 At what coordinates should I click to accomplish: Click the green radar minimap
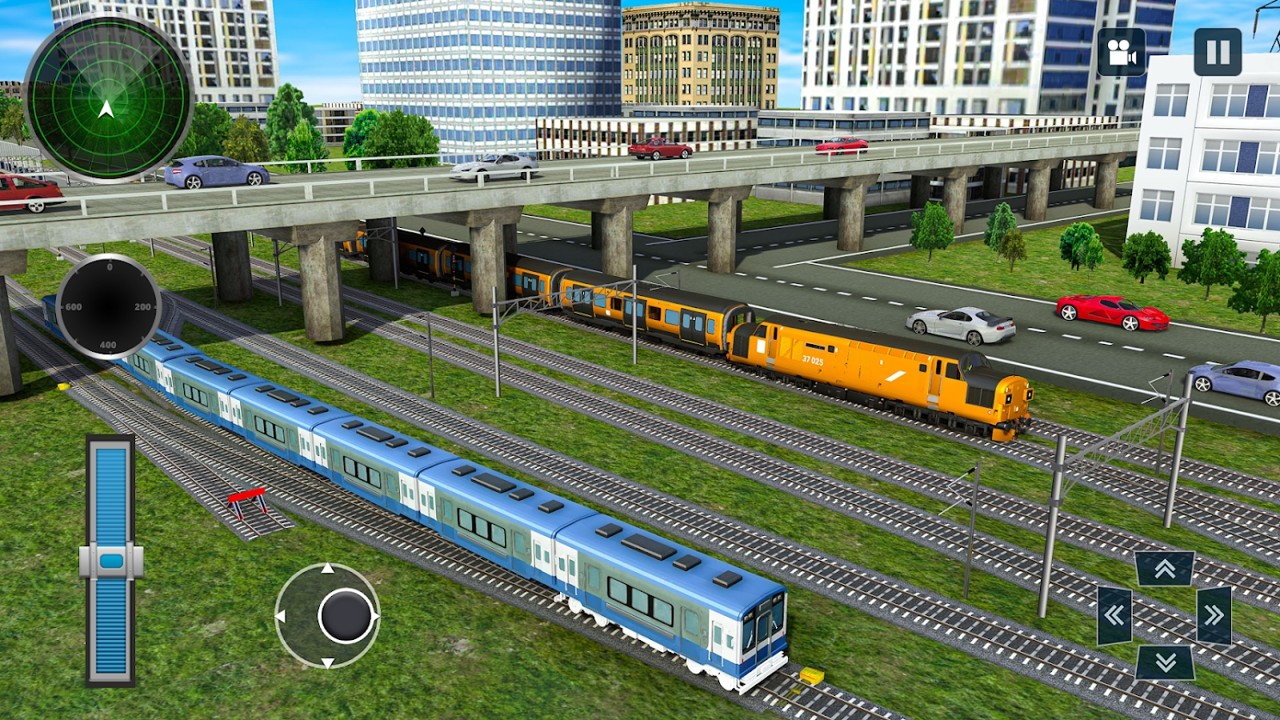[108, 99]
